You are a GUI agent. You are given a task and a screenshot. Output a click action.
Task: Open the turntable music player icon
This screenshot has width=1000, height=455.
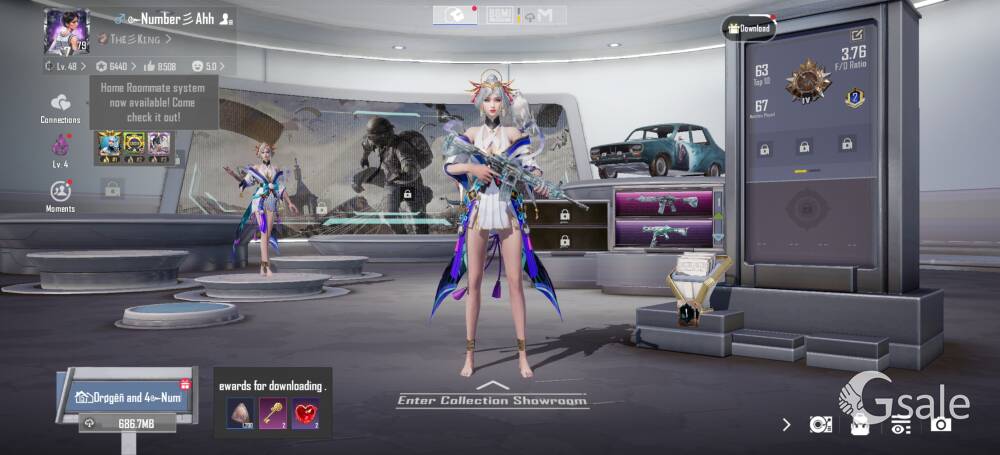pyautogui.click(x=820, y=424)
